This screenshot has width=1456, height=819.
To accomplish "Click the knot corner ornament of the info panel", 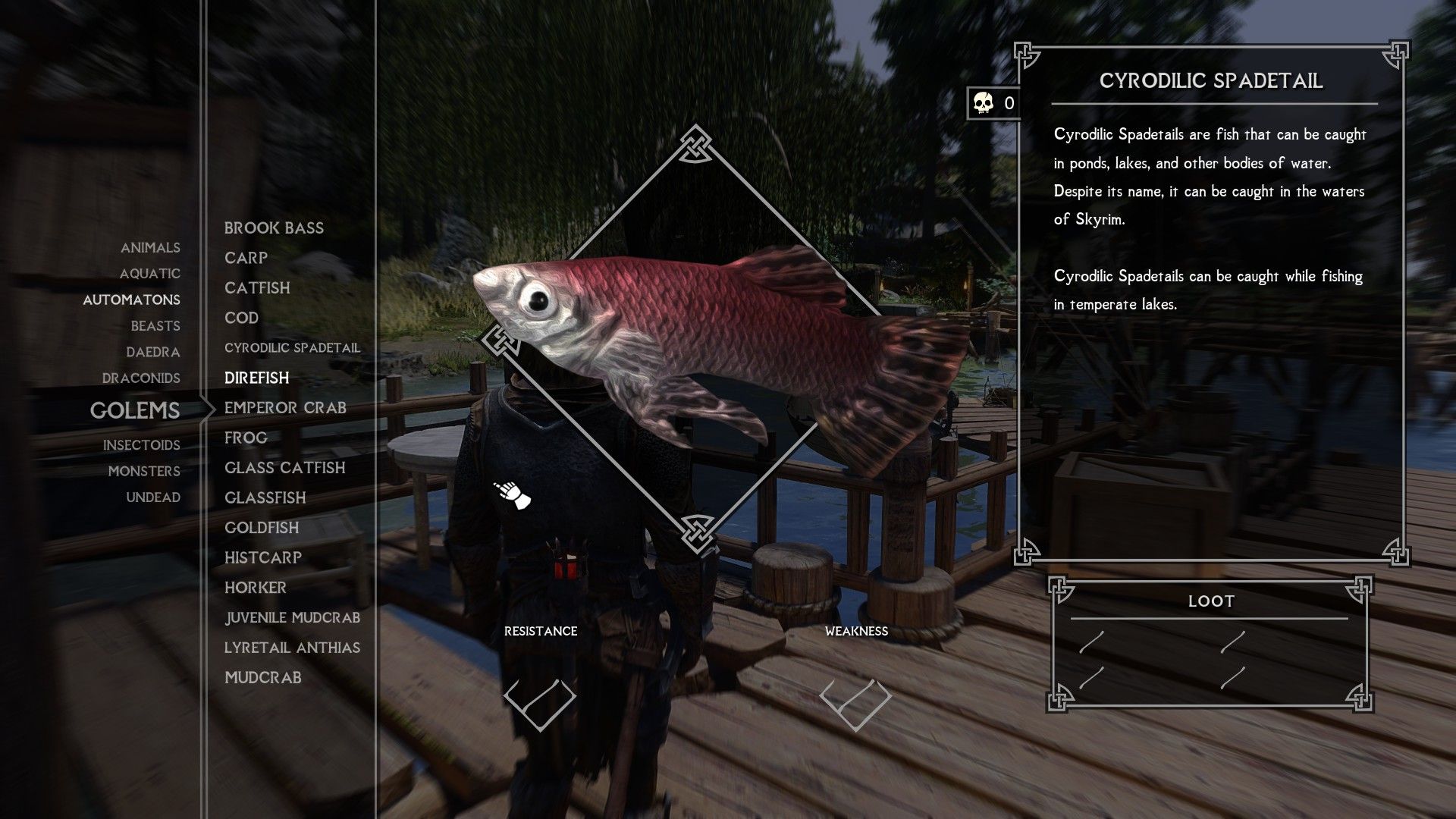I will coord(1028,54).
